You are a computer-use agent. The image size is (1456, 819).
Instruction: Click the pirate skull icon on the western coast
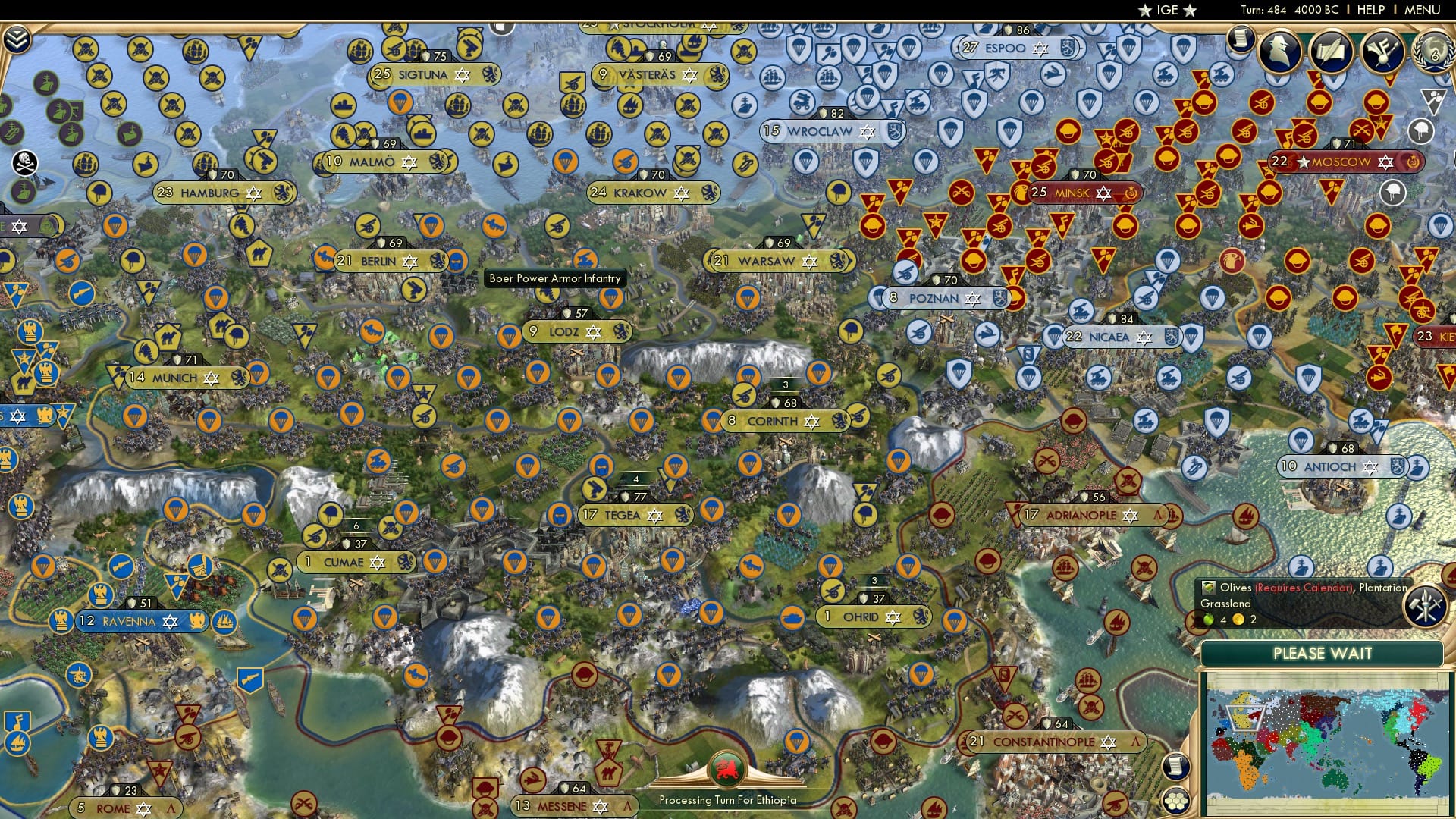[x=25, y=161]
